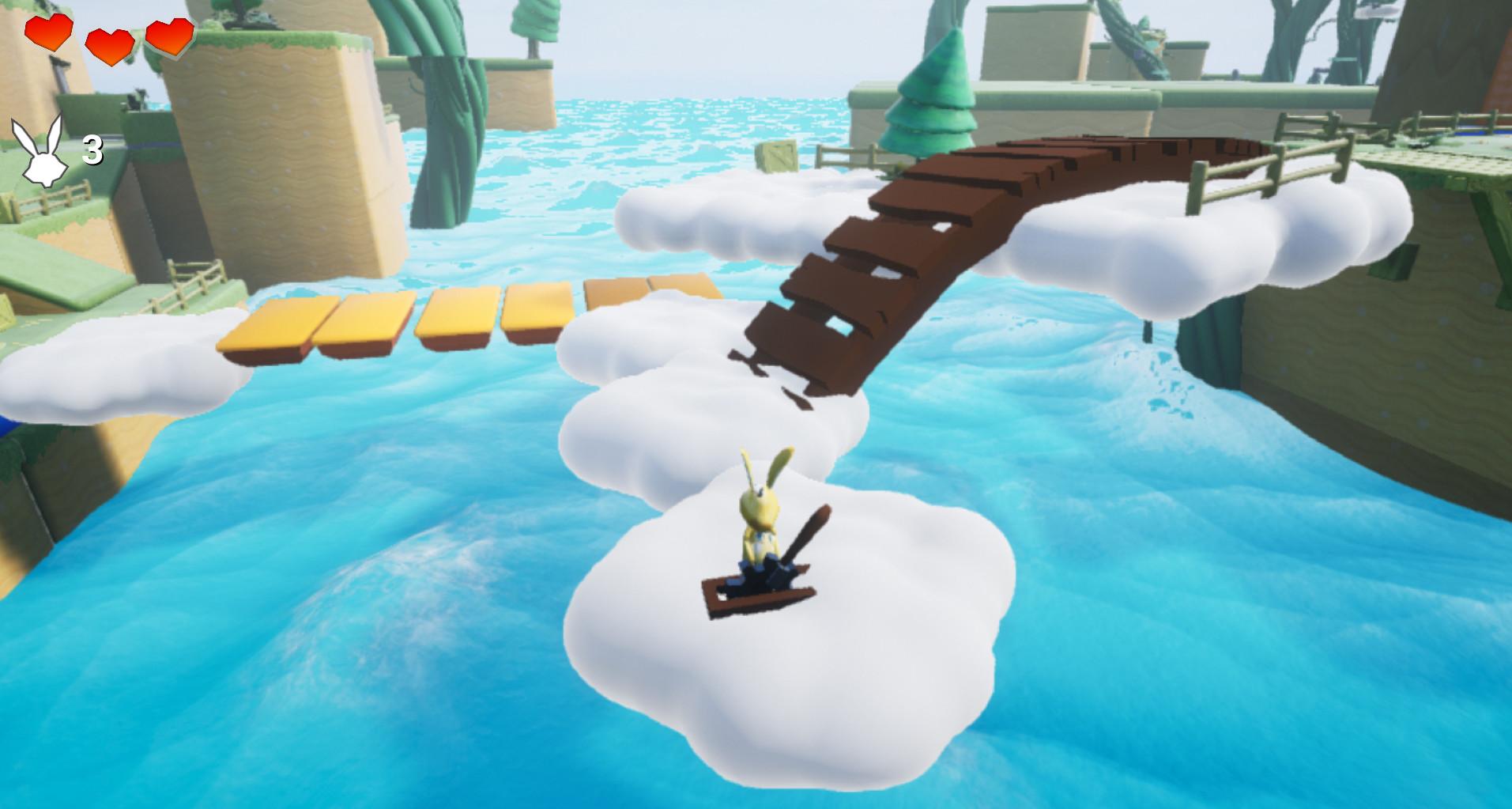
Task: Click the lives counter showing 3
Action: (x=92, y=150)
